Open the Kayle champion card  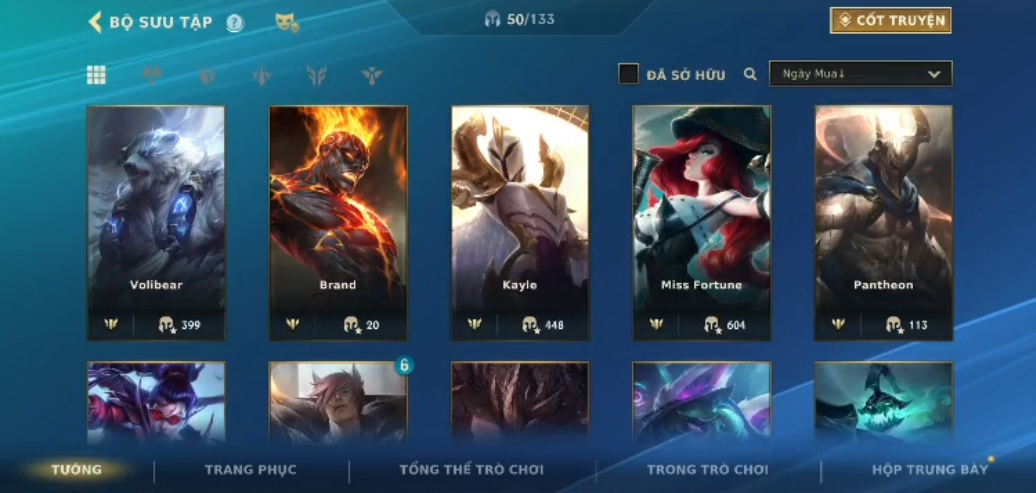click(x=520, y=222)
